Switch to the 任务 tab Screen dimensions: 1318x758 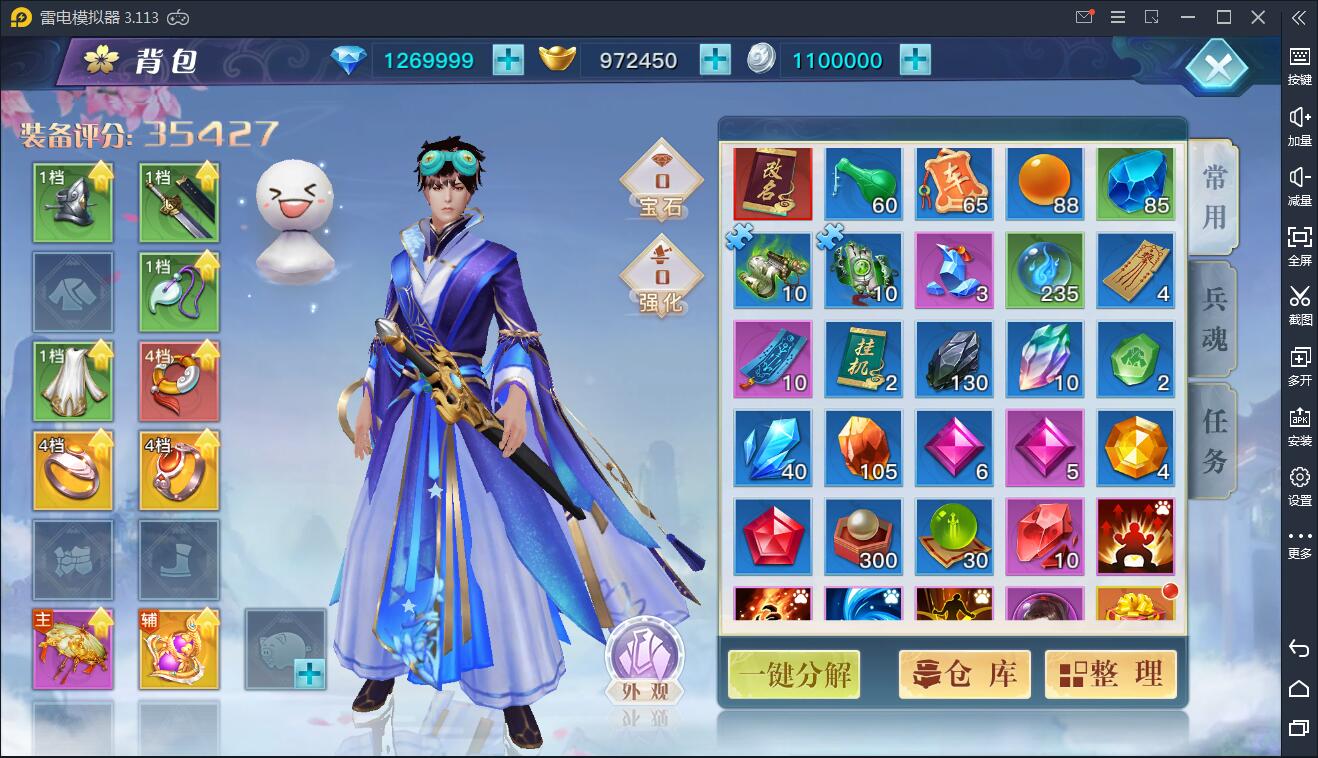coord(1211,440)
